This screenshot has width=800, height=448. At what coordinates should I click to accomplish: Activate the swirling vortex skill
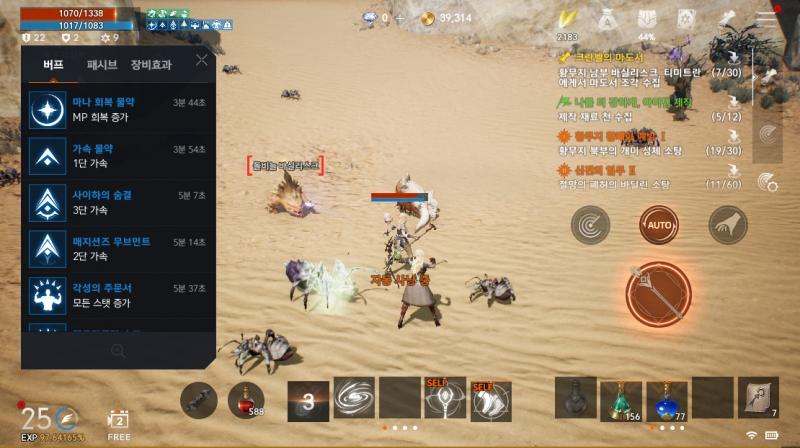(x=354, y=398)
